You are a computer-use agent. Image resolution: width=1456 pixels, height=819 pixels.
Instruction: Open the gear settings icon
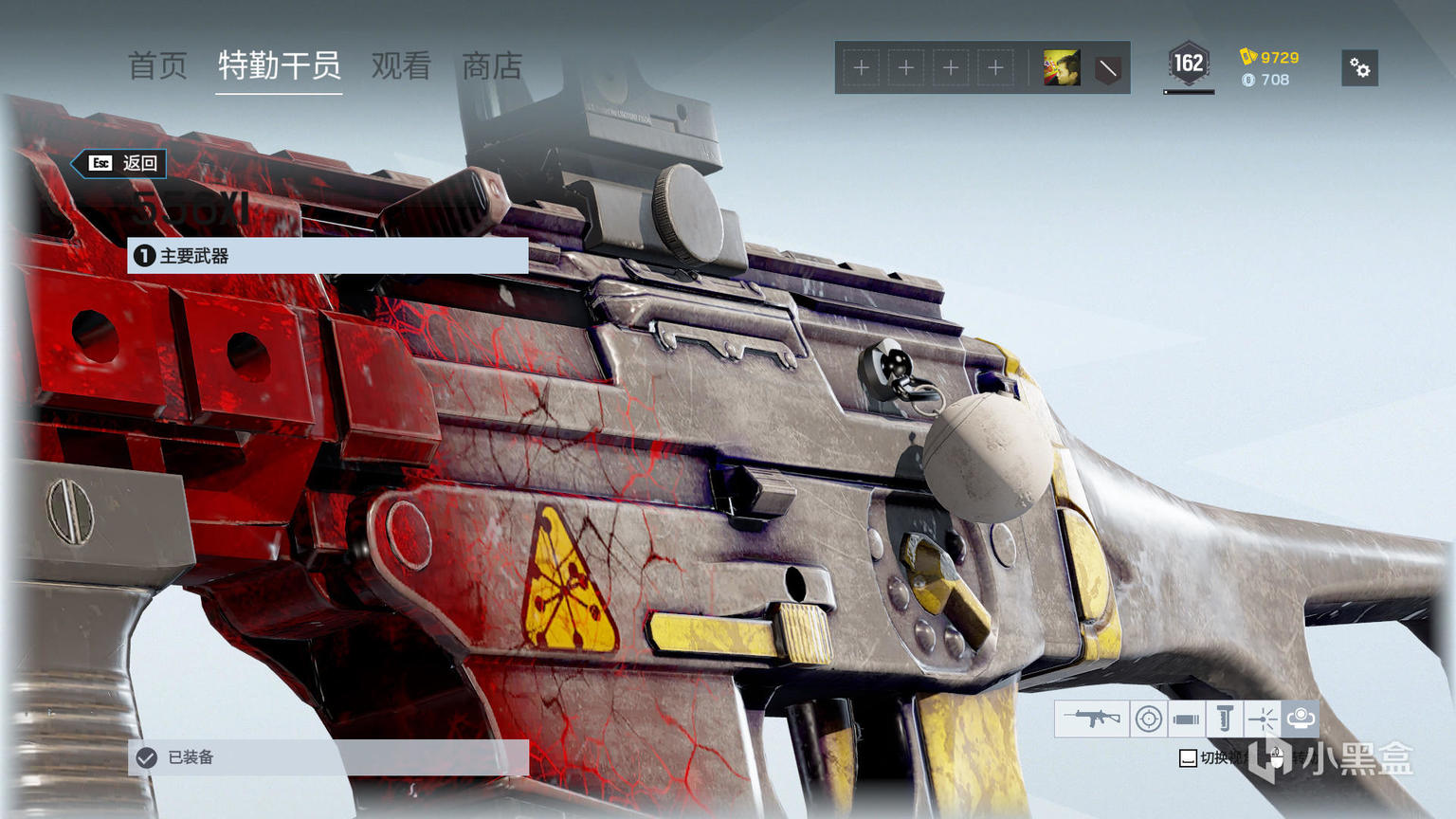(1359, 68)
